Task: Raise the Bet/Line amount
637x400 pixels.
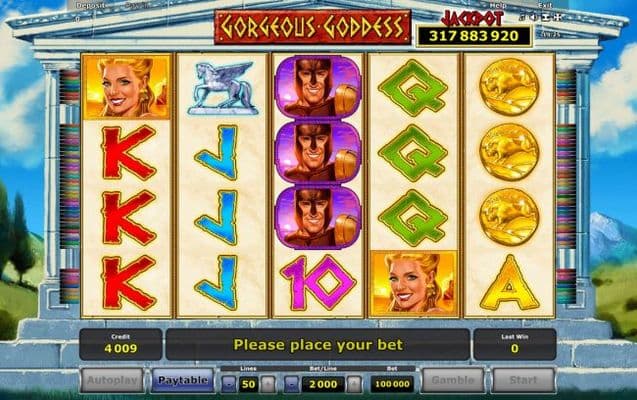Action: 353,383
